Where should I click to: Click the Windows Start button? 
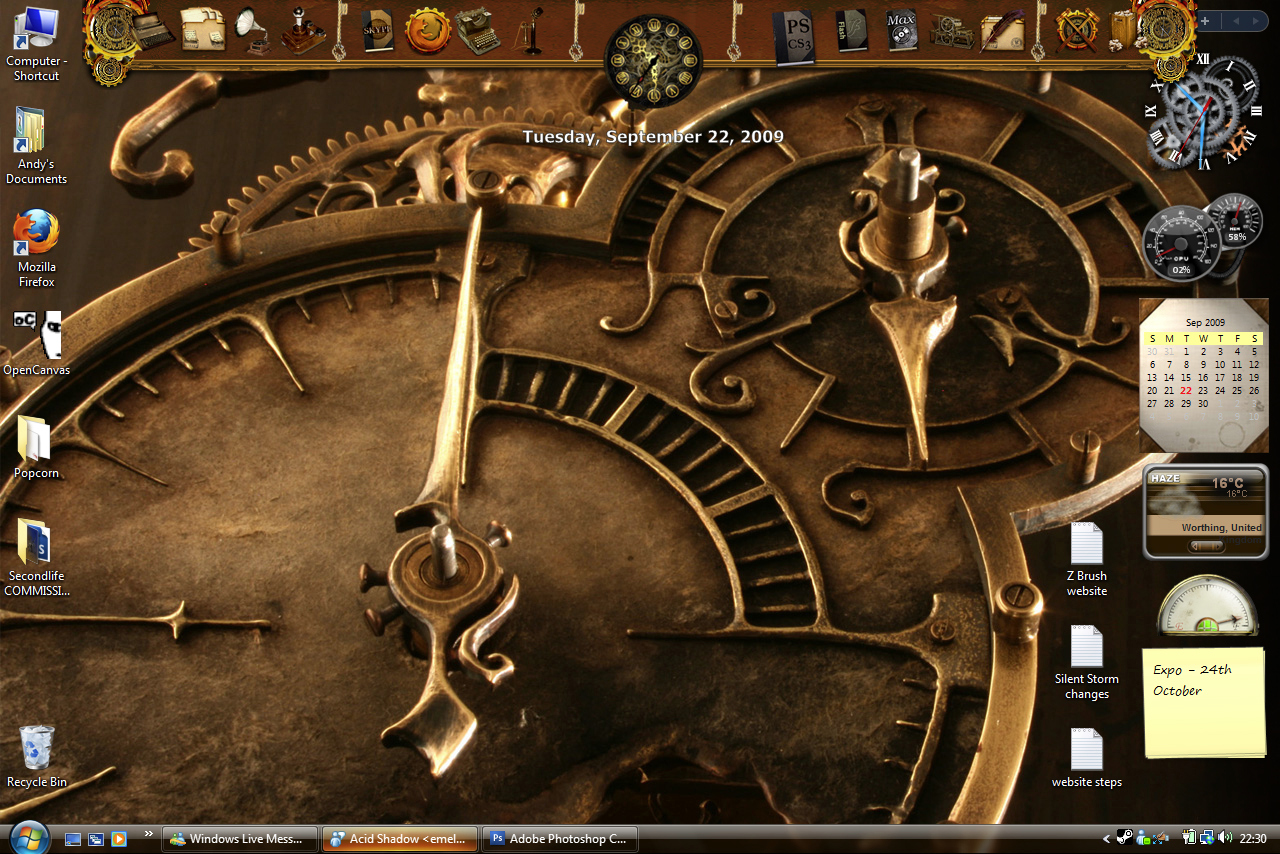point(29,838)
